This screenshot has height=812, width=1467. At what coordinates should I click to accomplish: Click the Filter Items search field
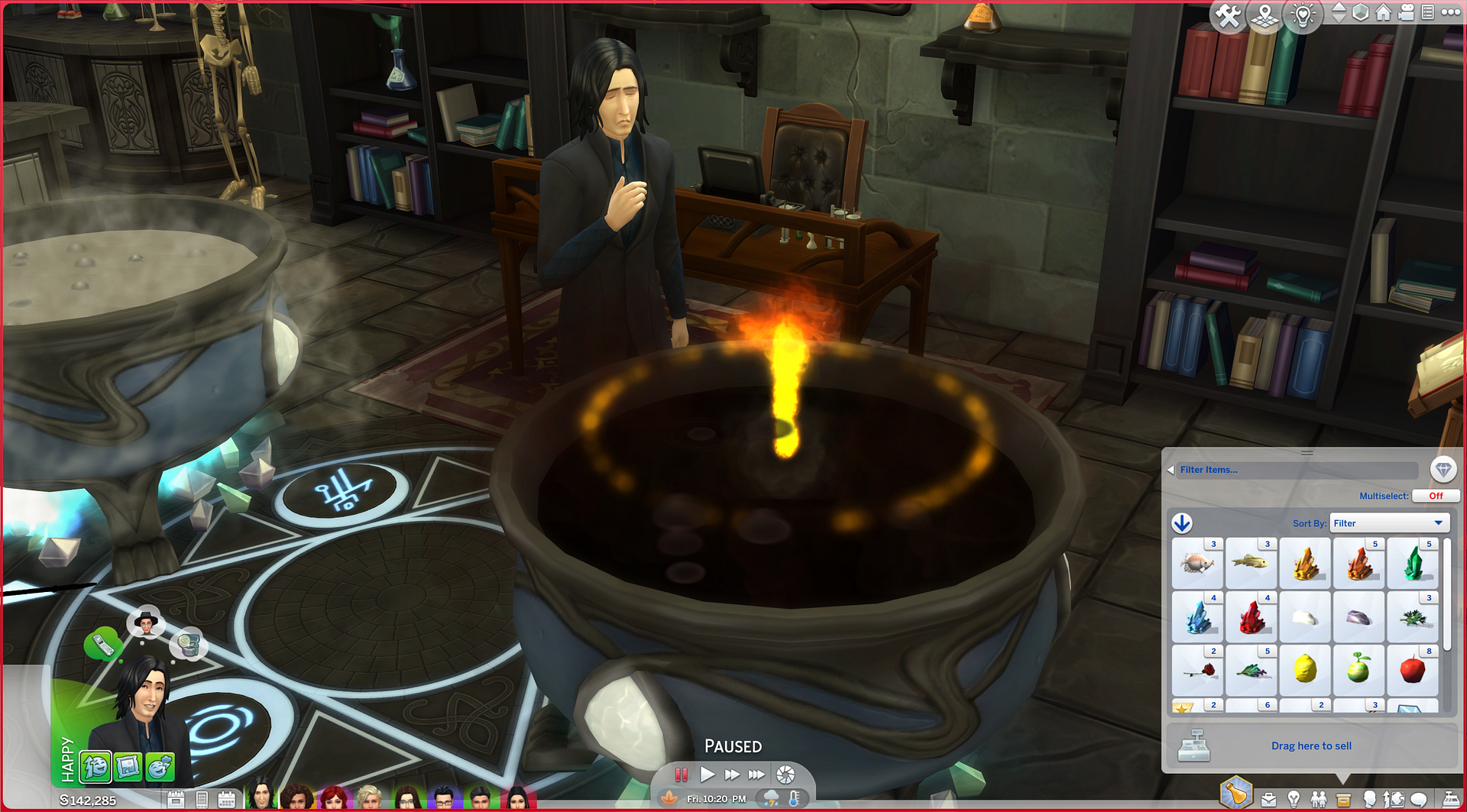tap(1296, 470)
